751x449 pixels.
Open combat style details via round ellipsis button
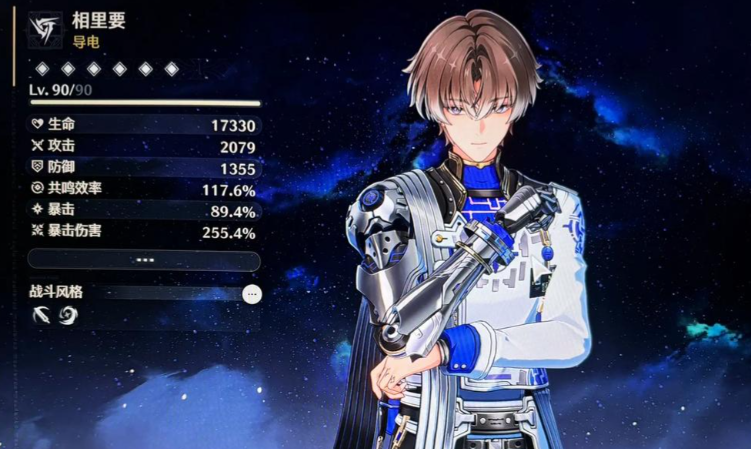(x=252, y=294)
